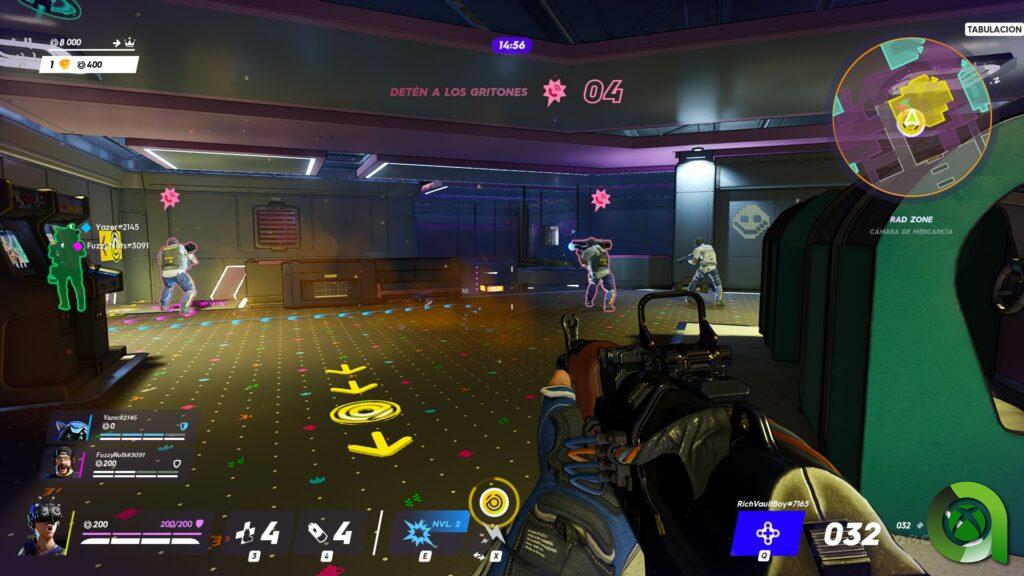Use the battery item slot
The image size is (1024, 576).
pyautogui.click(x=328, y=533)
